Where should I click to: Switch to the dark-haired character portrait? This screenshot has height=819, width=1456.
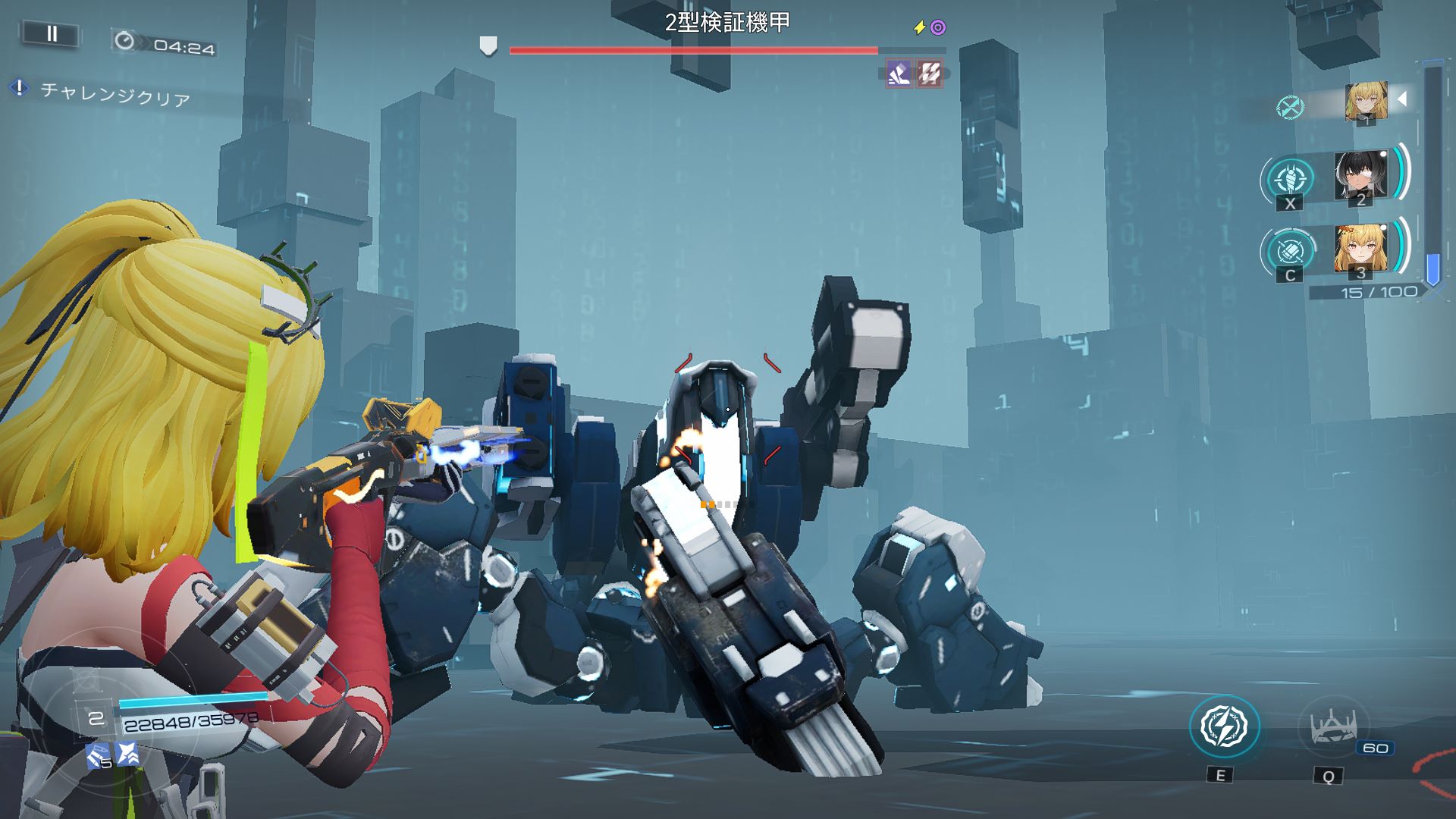(x=1360, y=177)
